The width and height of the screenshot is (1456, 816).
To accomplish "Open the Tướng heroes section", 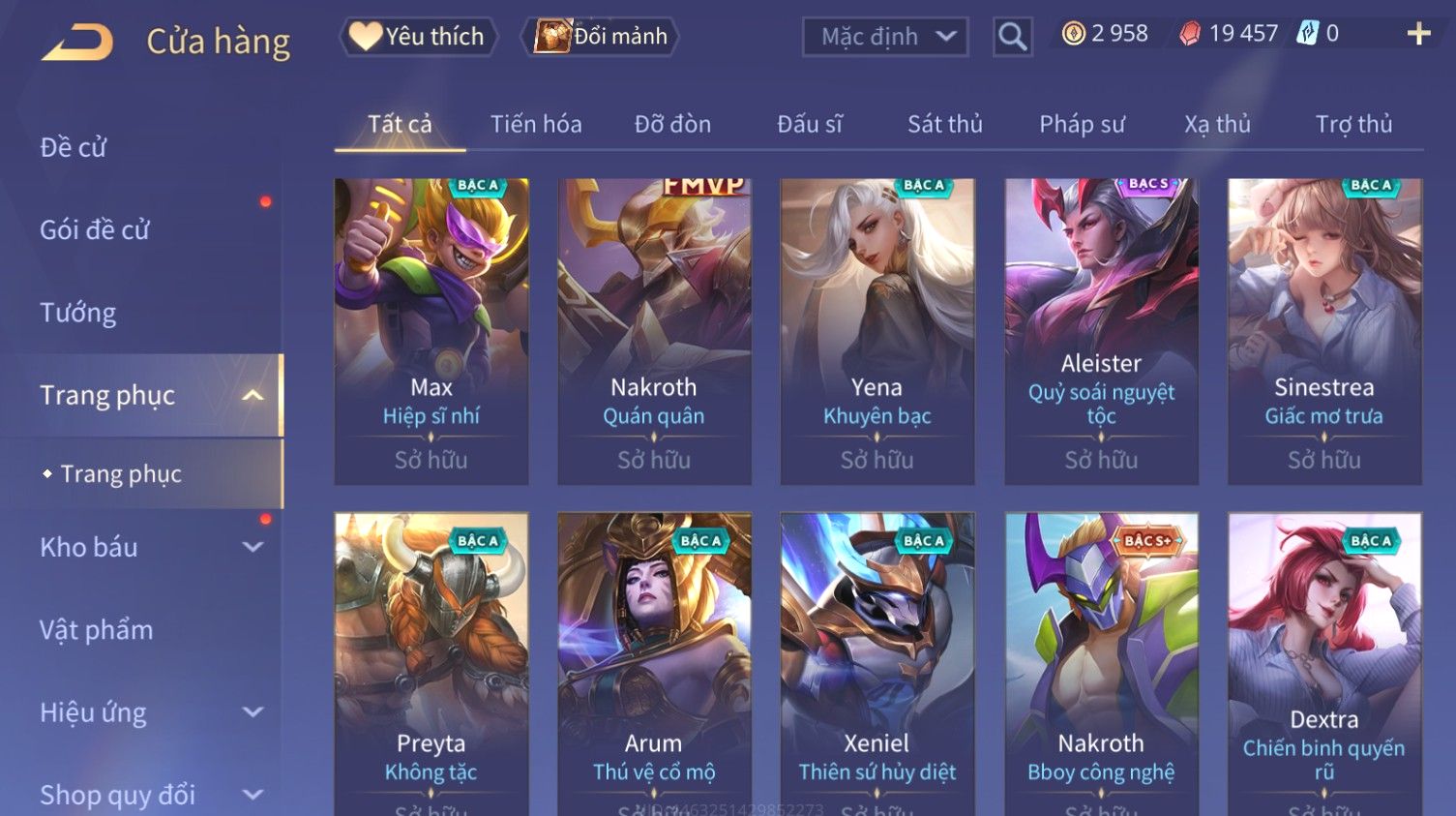I will click(78, 313).
